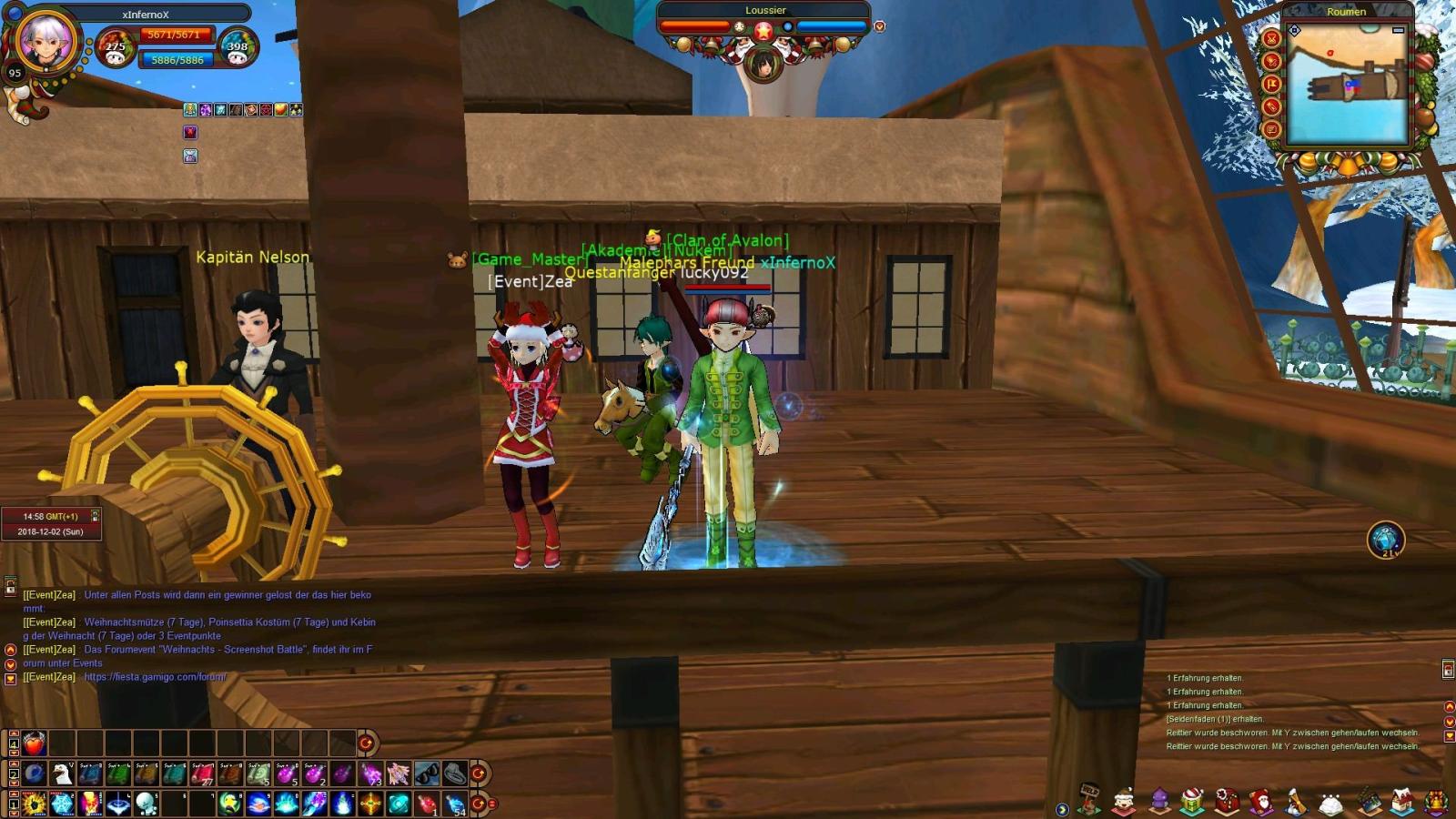Viewport: 1456px width, 819px height.
Task: Click the Santa character face icon
Action: point(1123,799)
